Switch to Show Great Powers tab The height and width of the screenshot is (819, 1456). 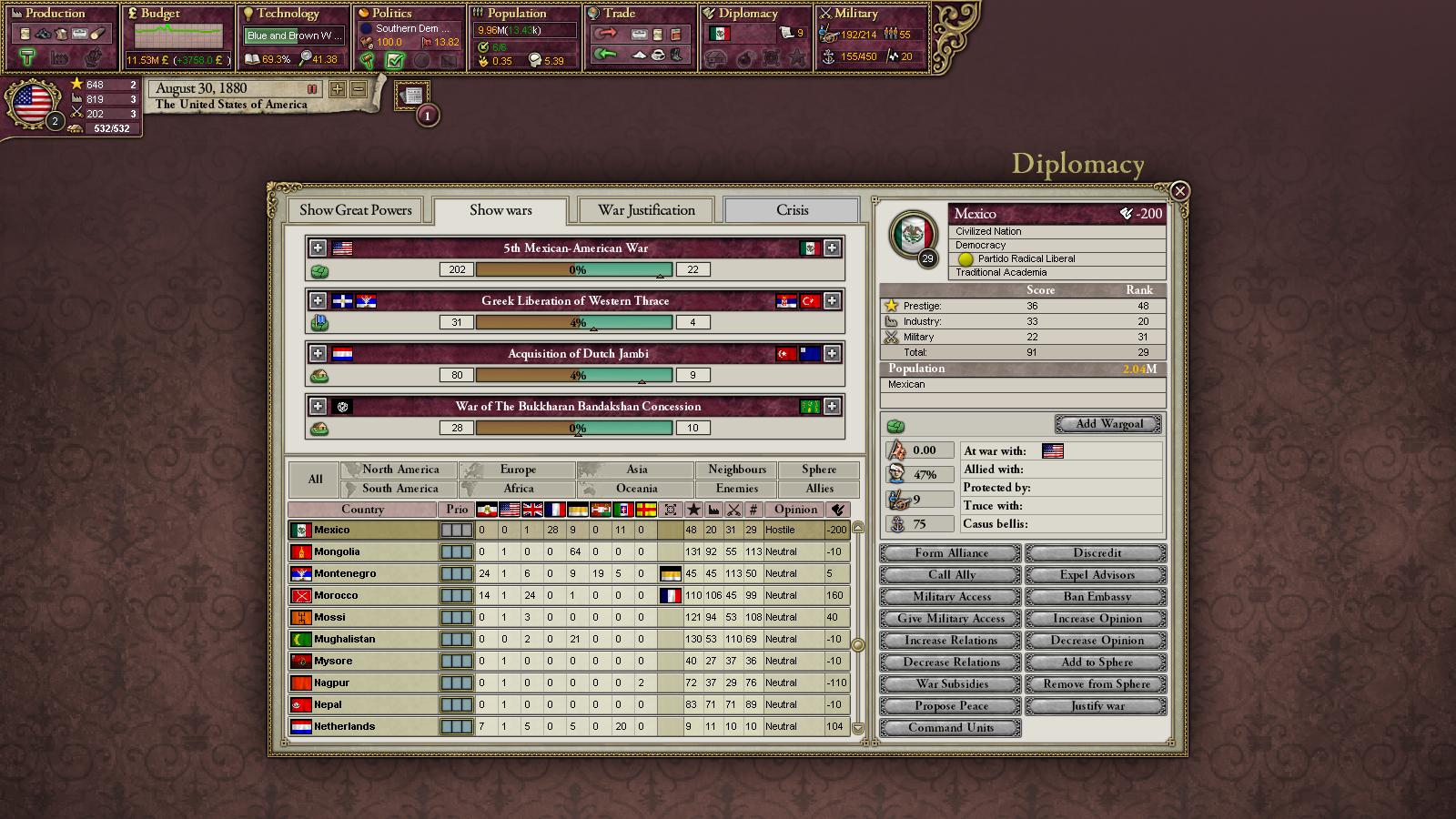(355, 210)
